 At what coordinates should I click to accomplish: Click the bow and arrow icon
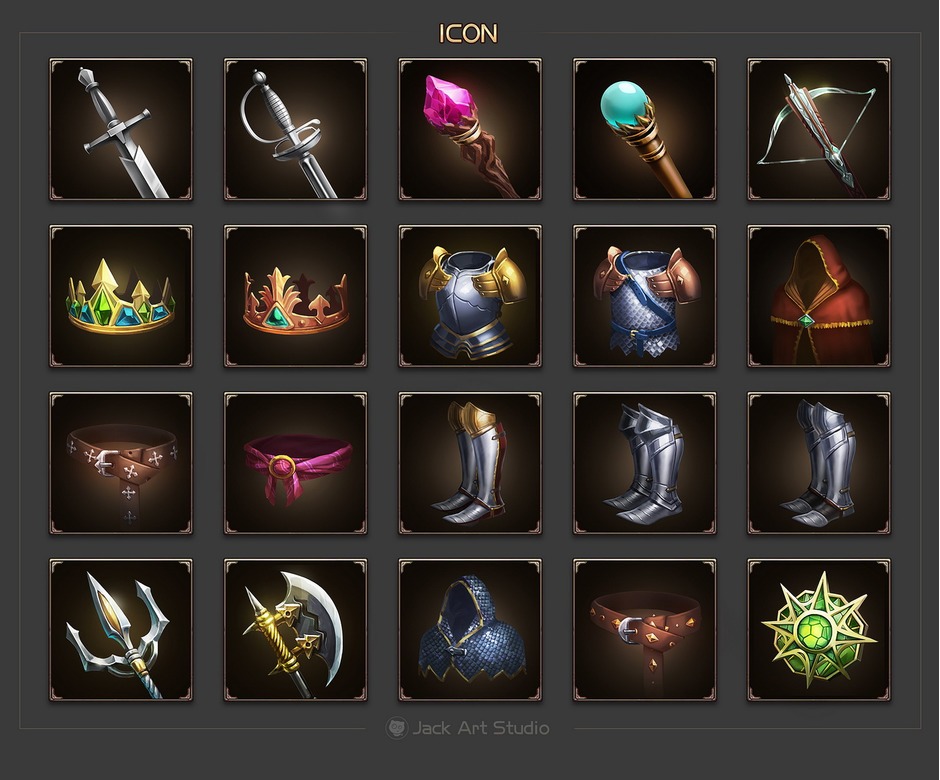[x=819, y=129]
